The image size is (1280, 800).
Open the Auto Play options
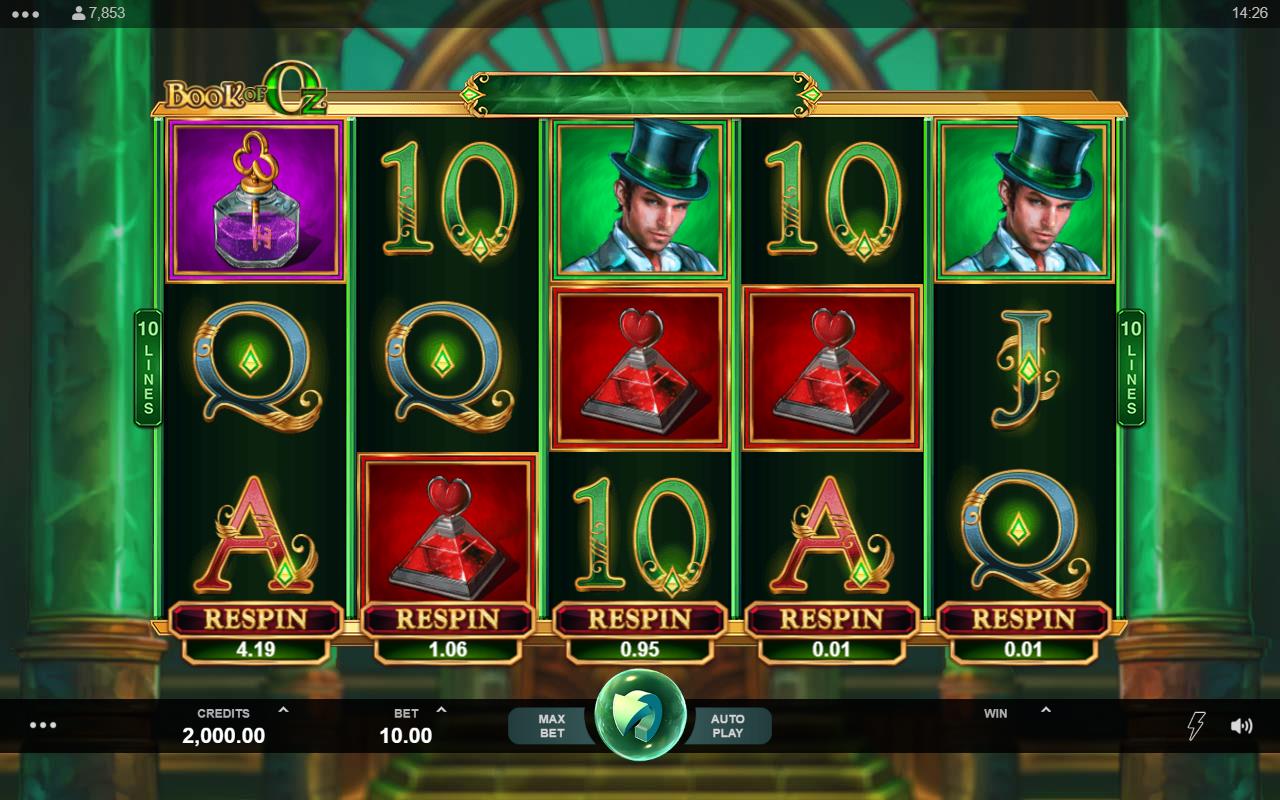[x=727, y=726]
